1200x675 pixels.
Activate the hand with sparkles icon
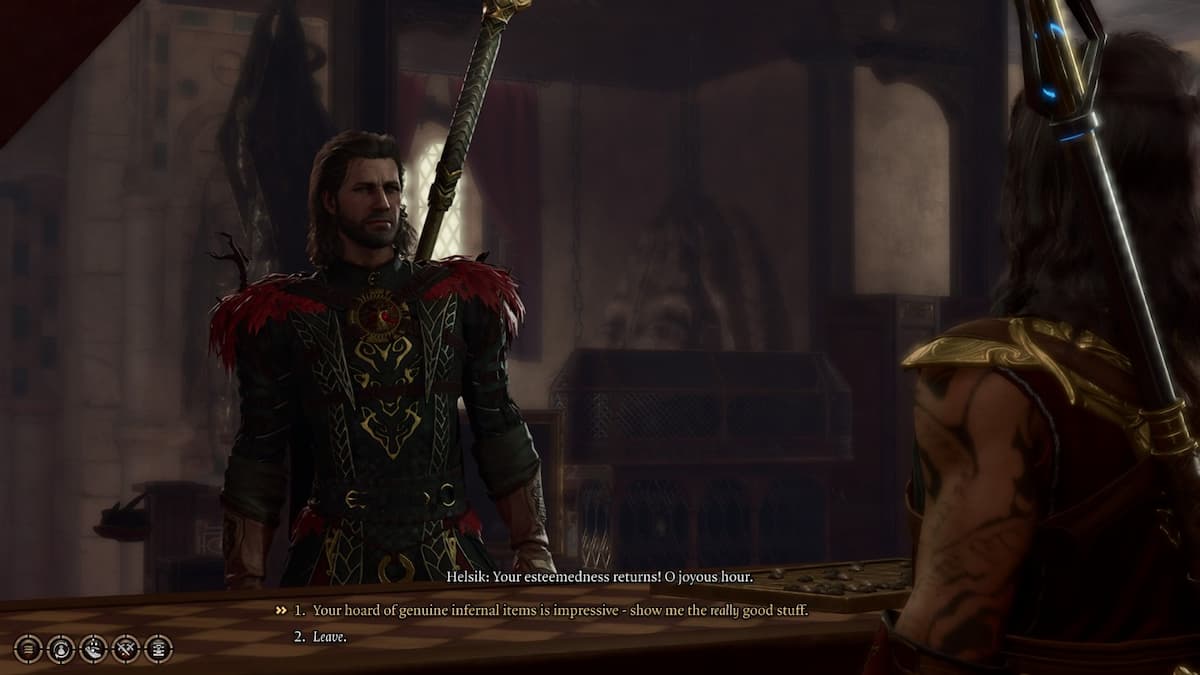(93, 649)
